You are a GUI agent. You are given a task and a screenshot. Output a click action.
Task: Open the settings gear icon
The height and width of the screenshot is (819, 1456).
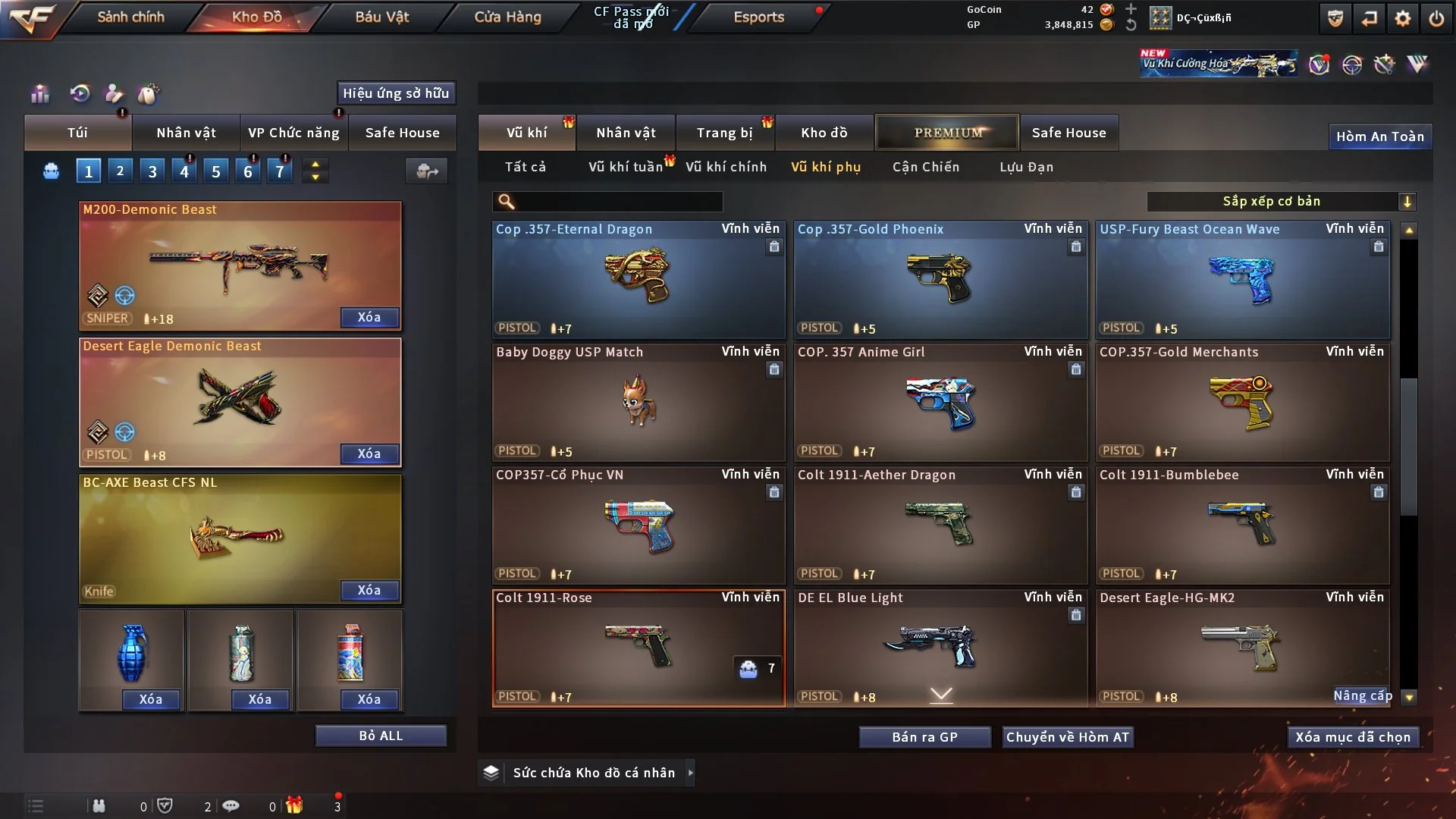pos(1402,18)
